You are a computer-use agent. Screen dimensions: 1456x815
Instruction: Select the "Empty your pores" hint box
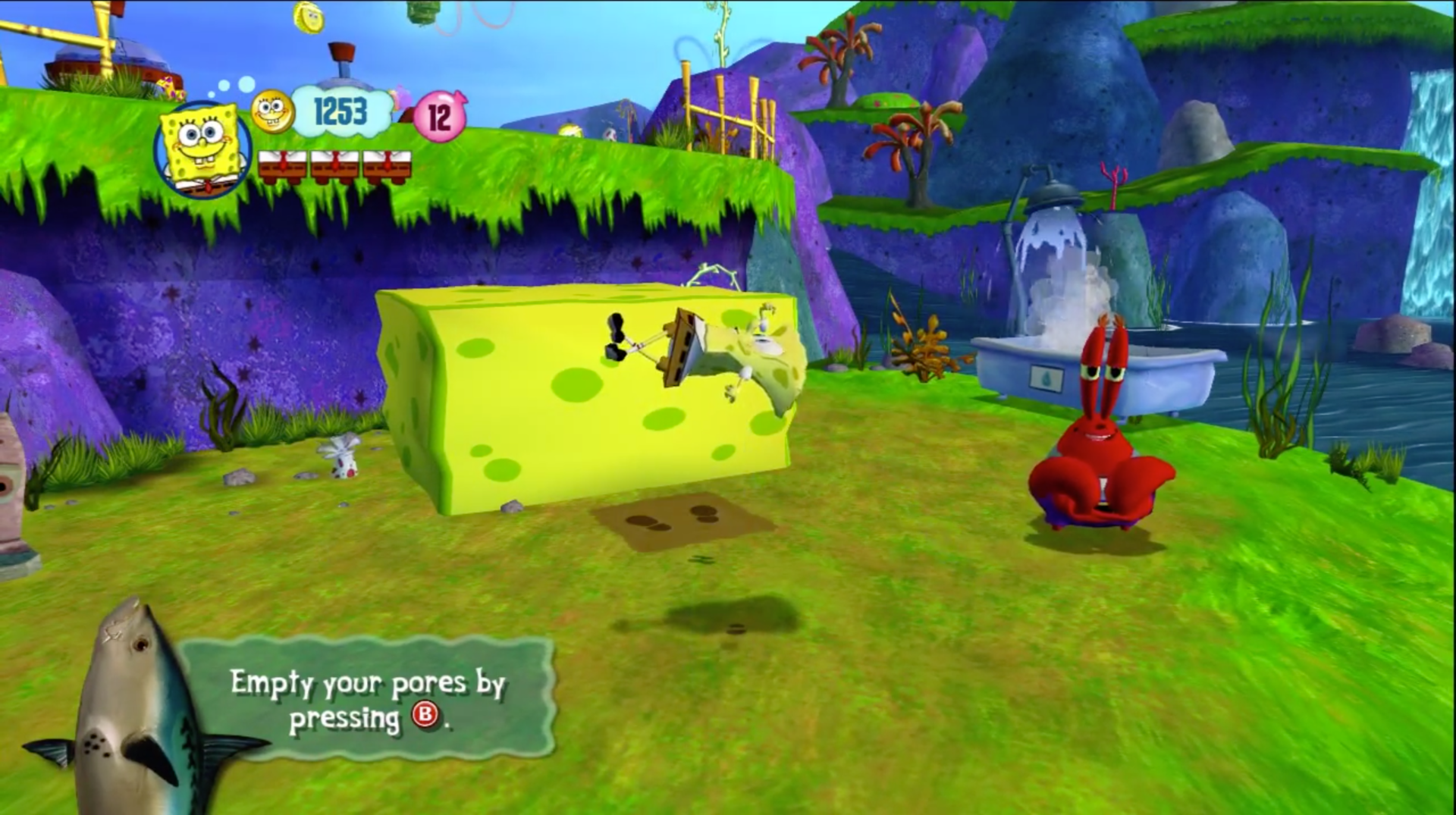click(369, 699)
